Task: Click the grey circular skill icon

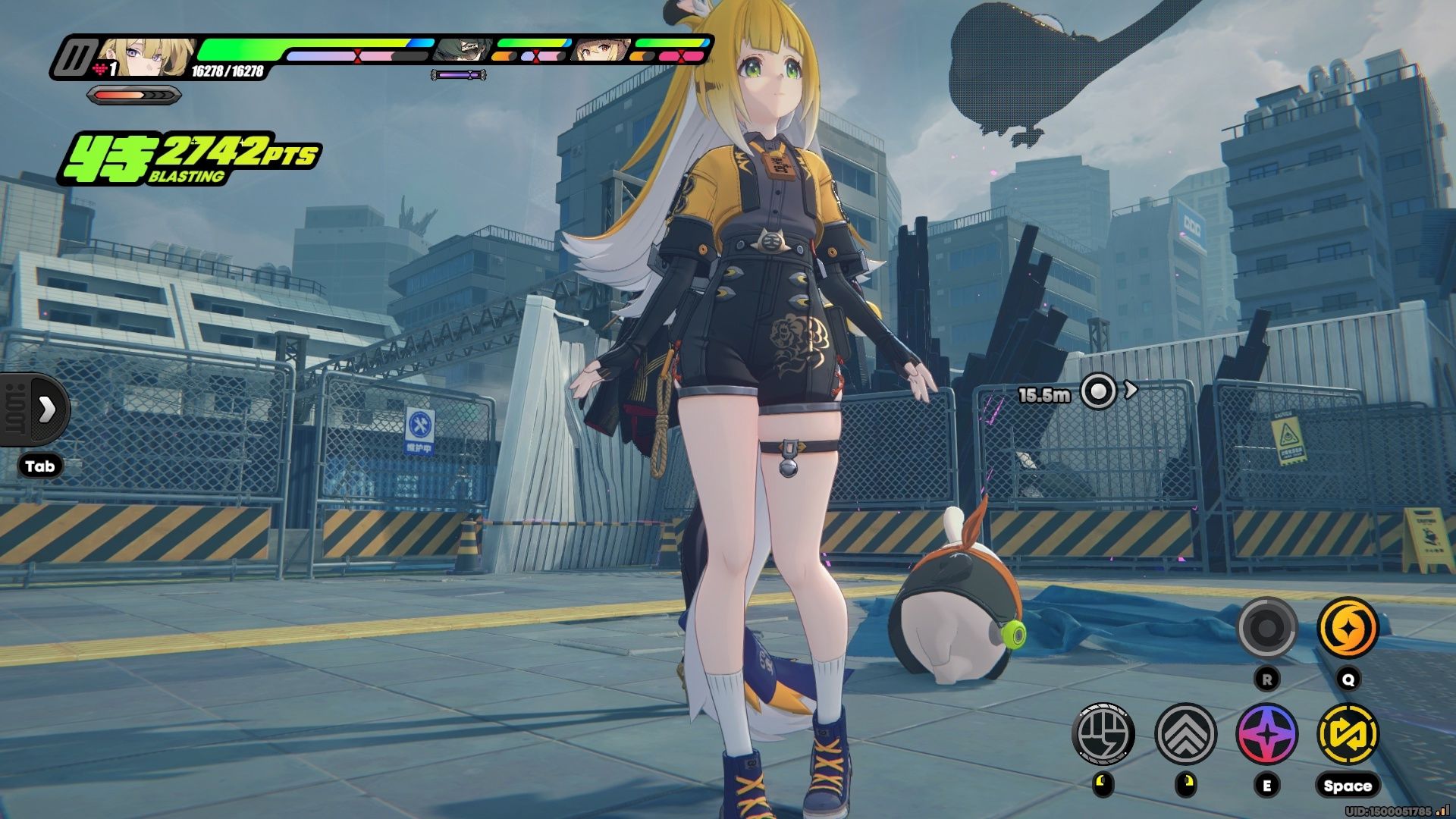Action: [1266, 628]
